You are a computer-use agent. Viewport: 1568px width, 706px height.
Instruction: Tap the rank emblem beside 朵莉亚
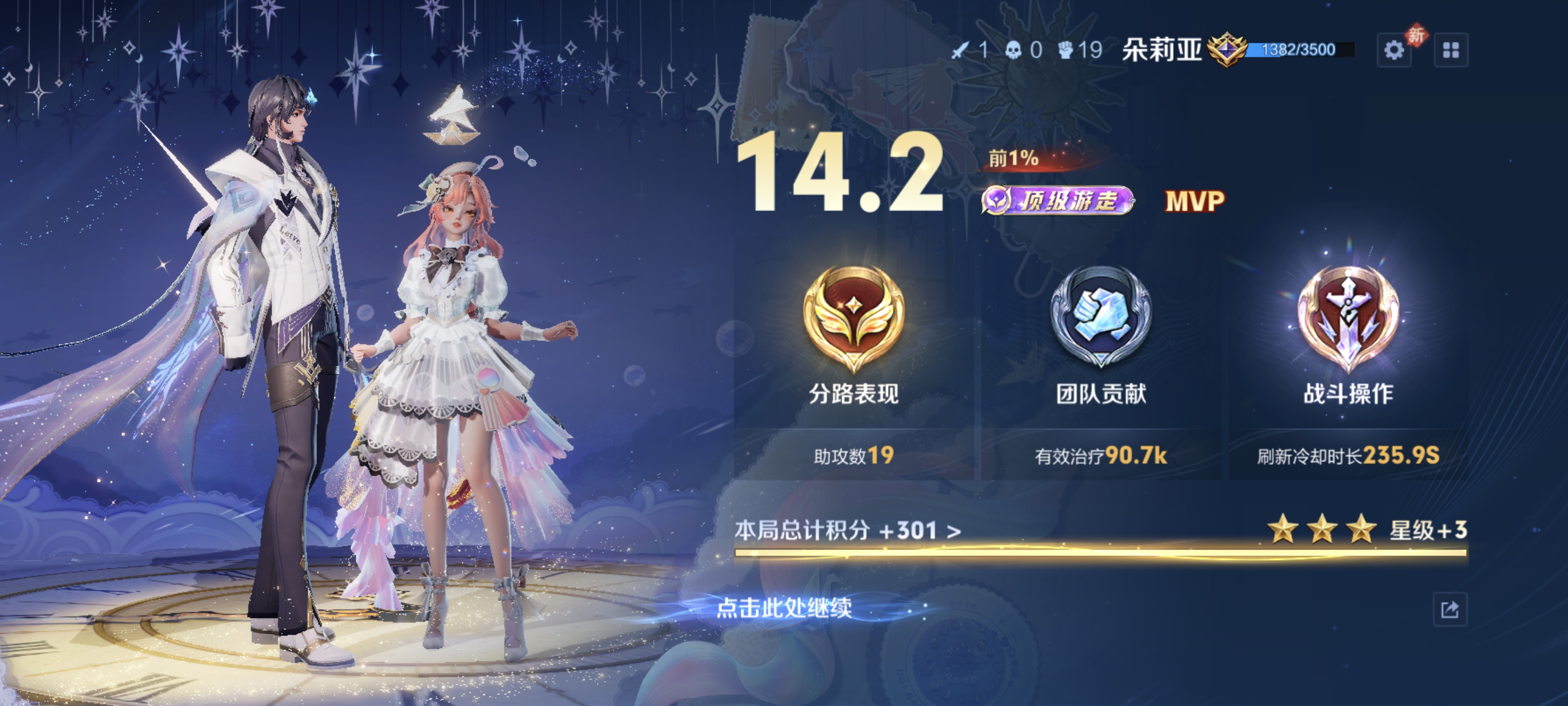[x=1226, y=50]
